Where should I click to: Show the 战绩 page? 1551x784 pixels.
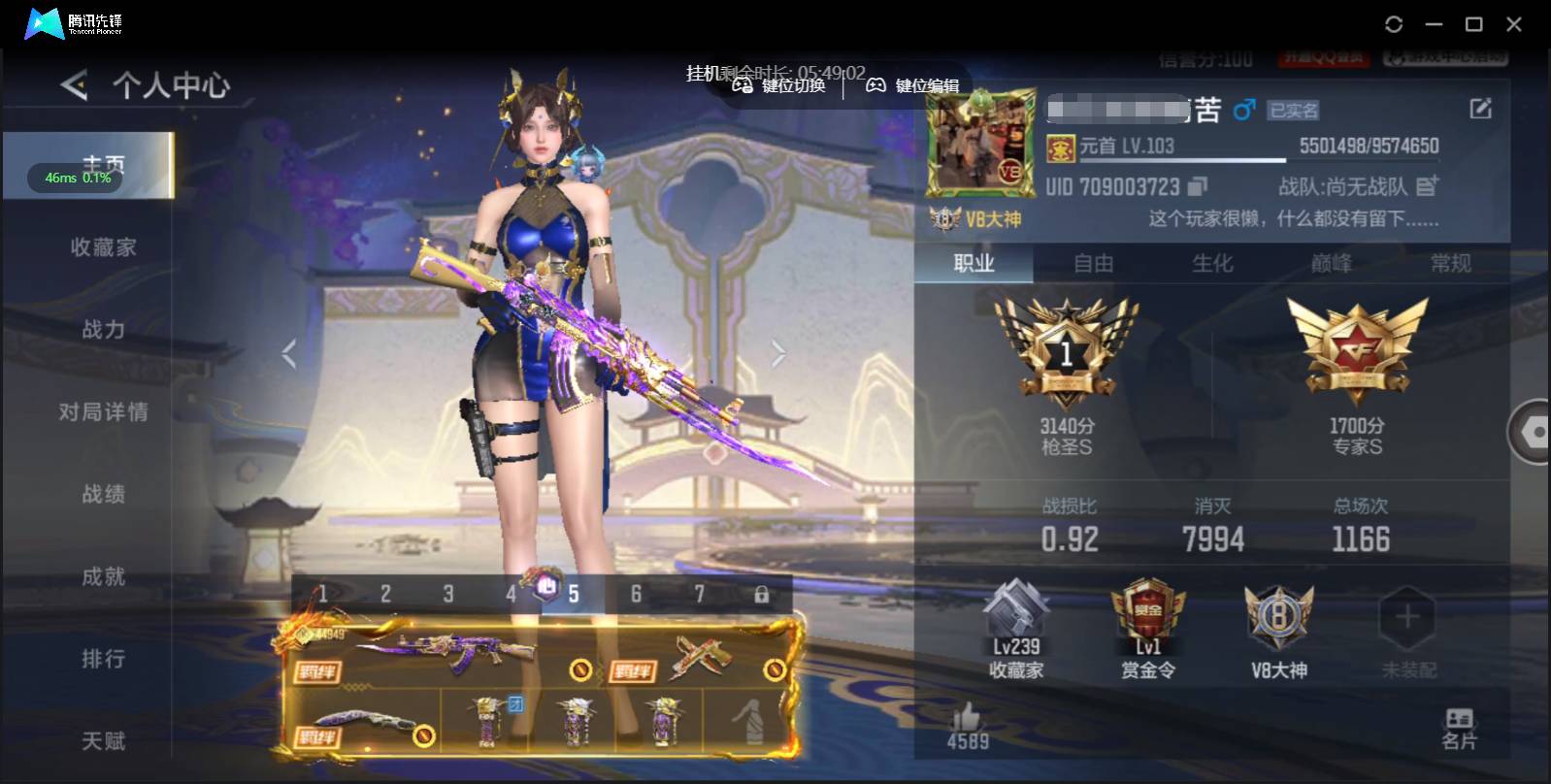pos(103,495)
